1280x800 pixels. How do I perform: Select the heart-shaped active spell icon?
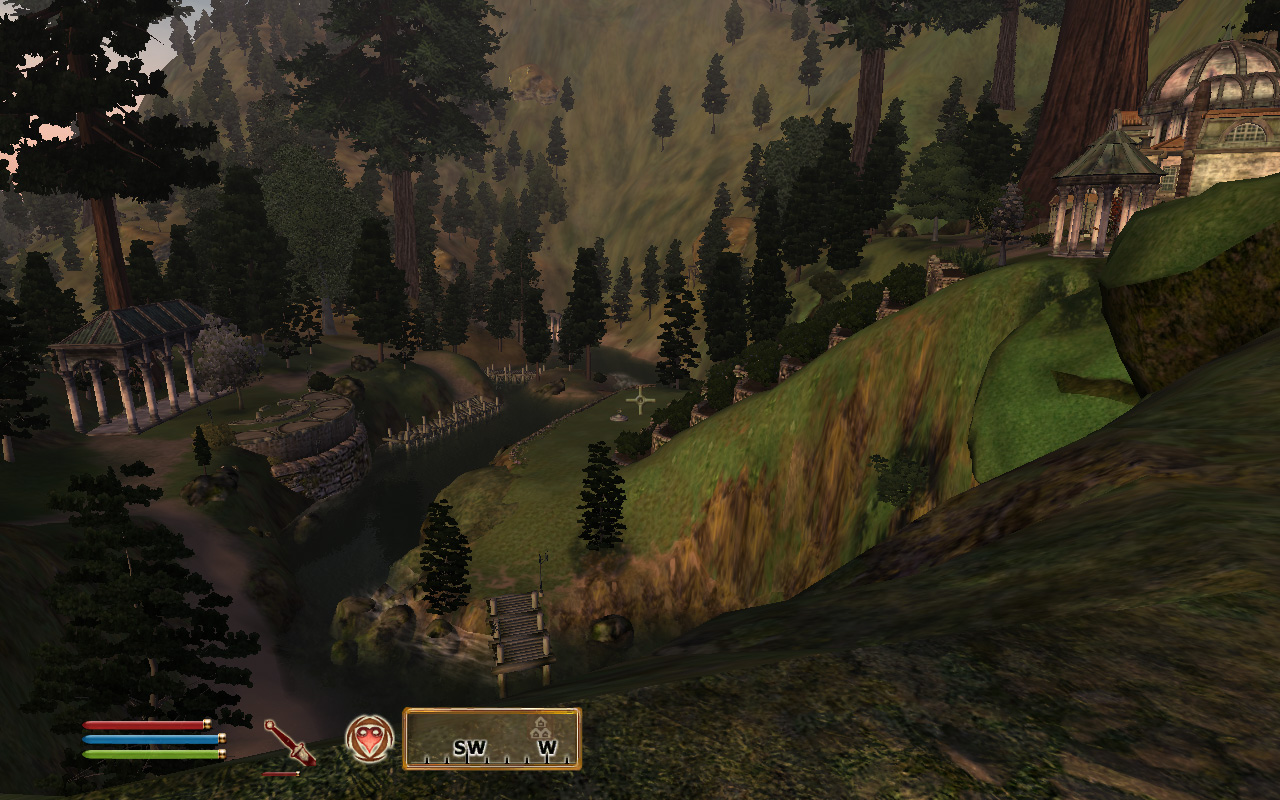pos(369,740)
